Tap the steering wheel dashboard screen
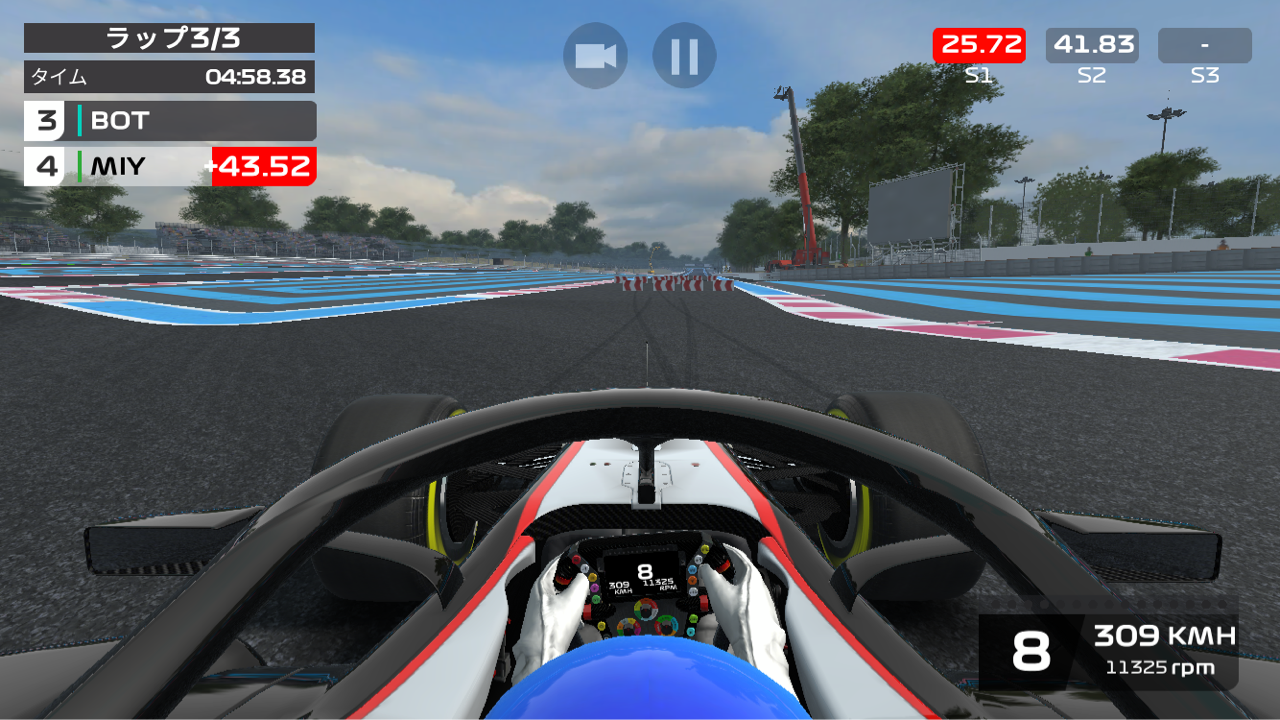Image resolution: width=1280 pixels, height=720 pixels. 645,575
